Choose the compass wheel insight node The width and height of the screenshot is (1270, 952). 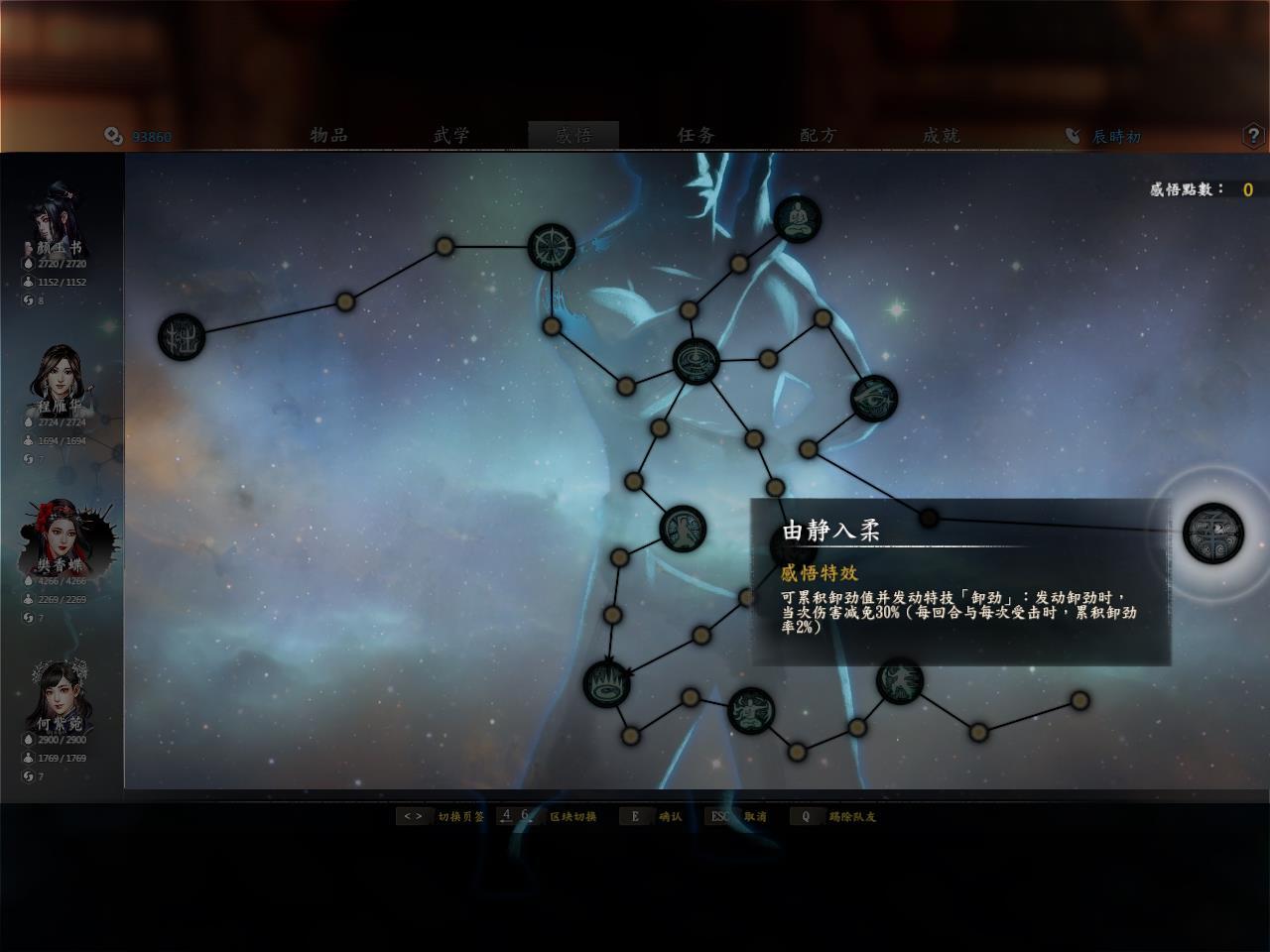coord(551,247)
